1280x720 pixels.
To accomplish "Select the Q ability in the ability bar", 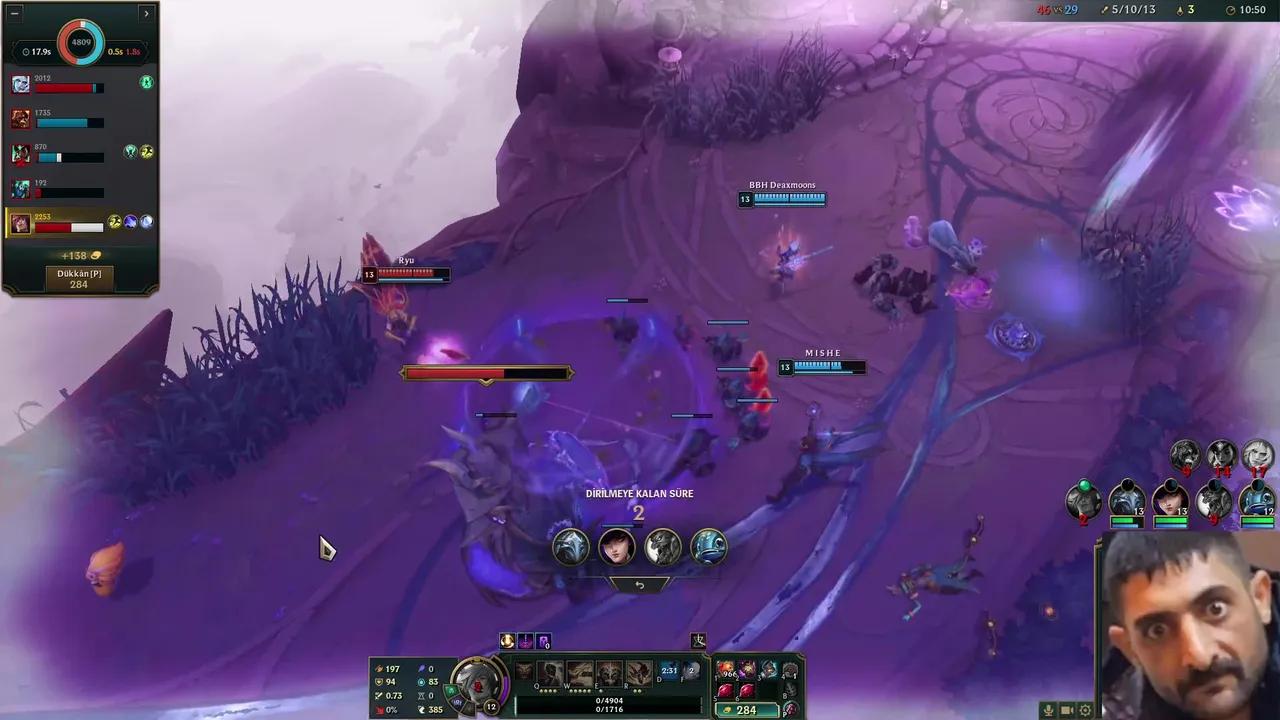I will [x=550, y=673].
